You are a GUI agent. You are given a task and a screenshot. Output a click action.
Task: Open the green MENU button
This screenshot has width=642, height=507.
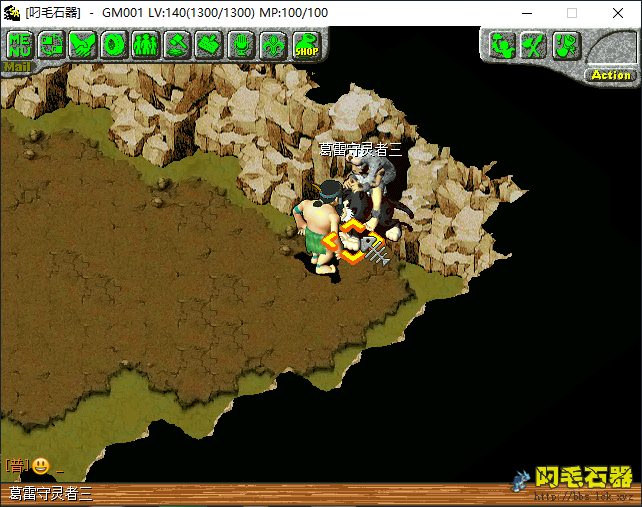[19, 44]
